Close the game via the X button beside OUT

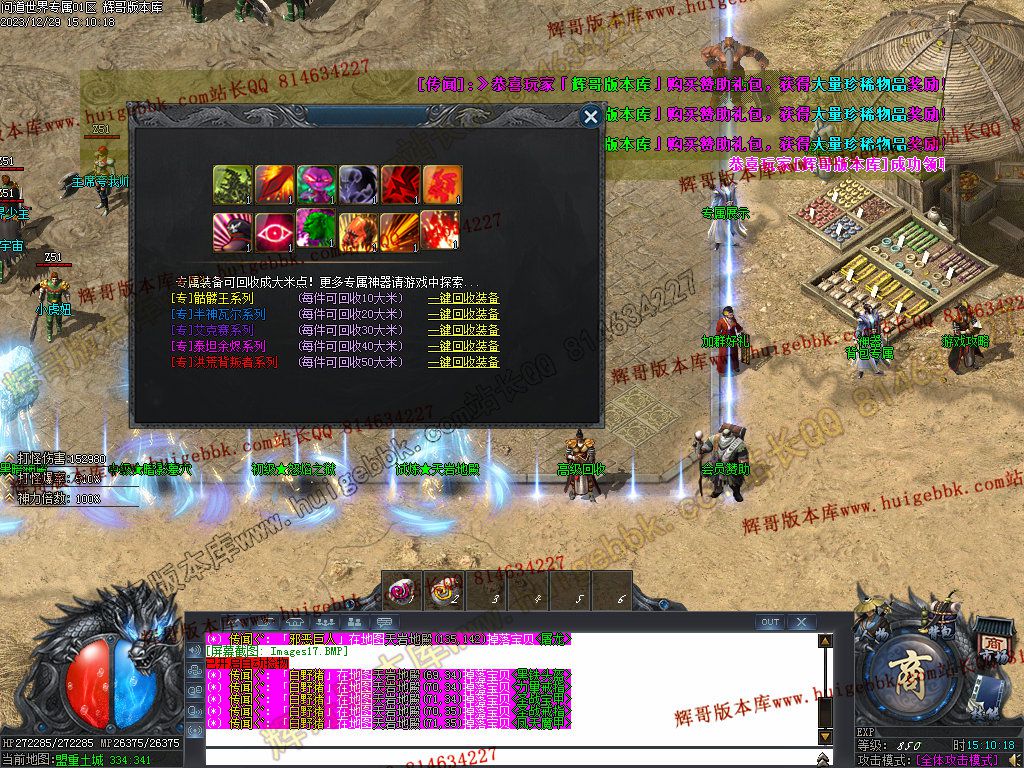coord(802,622)
